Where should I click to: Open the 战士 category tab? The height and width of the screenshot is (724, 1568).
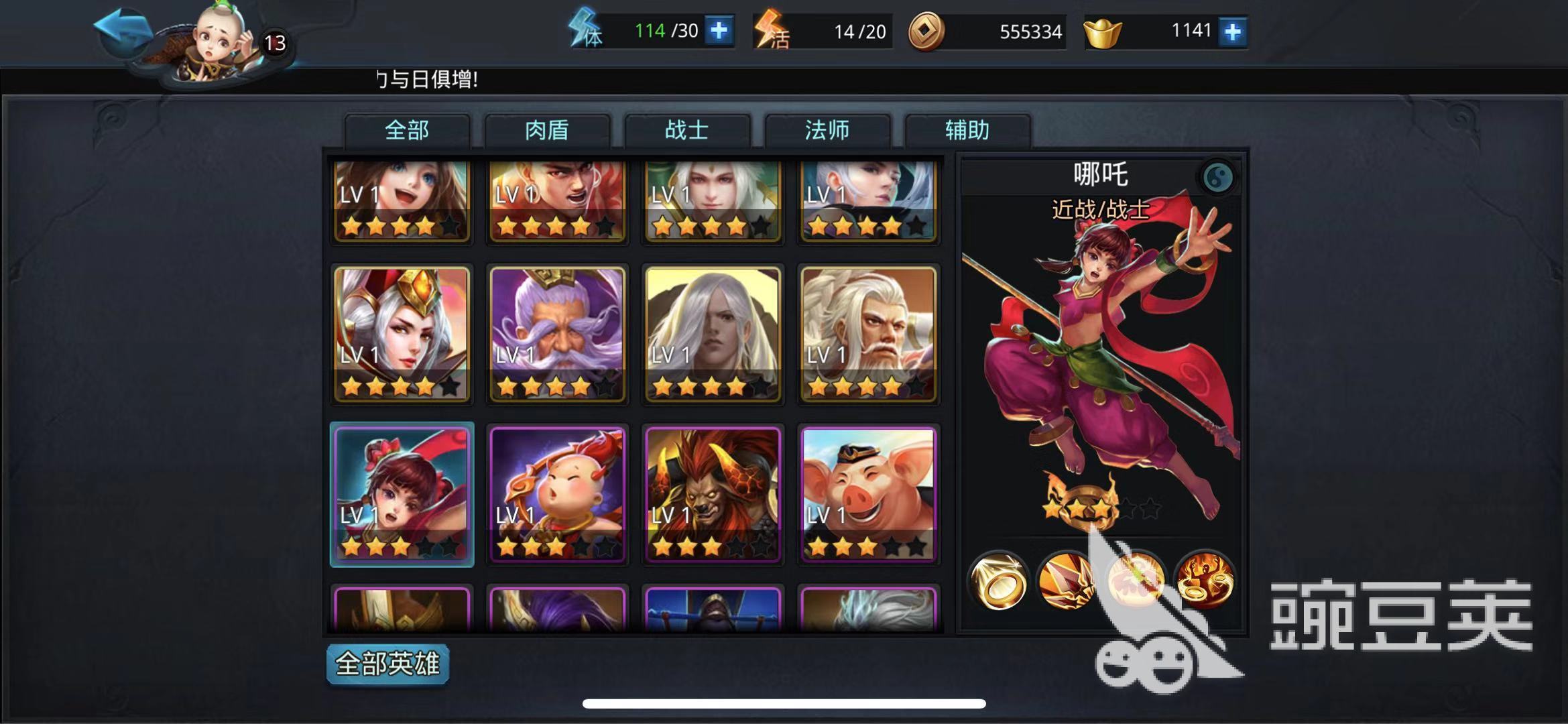(x=687, y=130)
